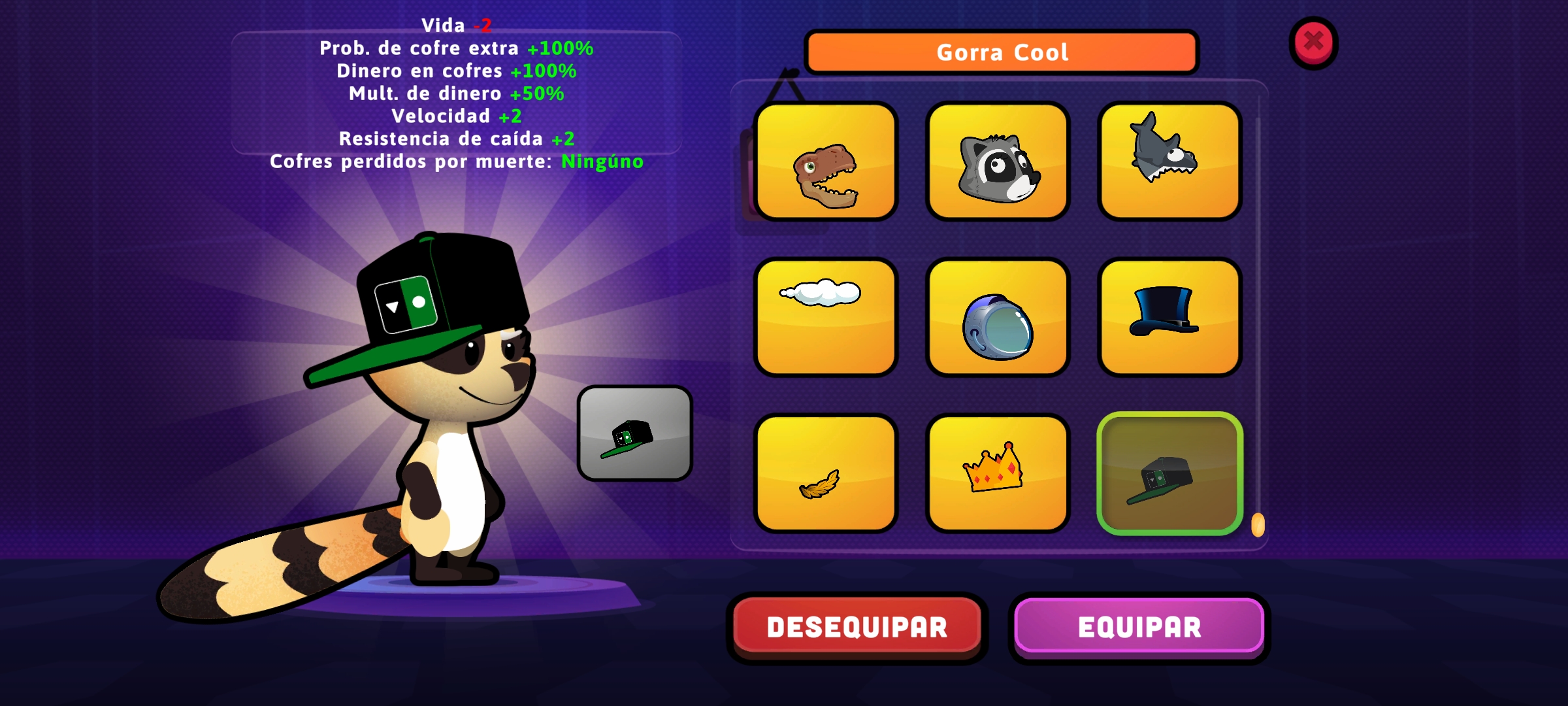Pick the white cloud hat
The width and height of the screenshot is (1568, 706).
click(826, 317)
